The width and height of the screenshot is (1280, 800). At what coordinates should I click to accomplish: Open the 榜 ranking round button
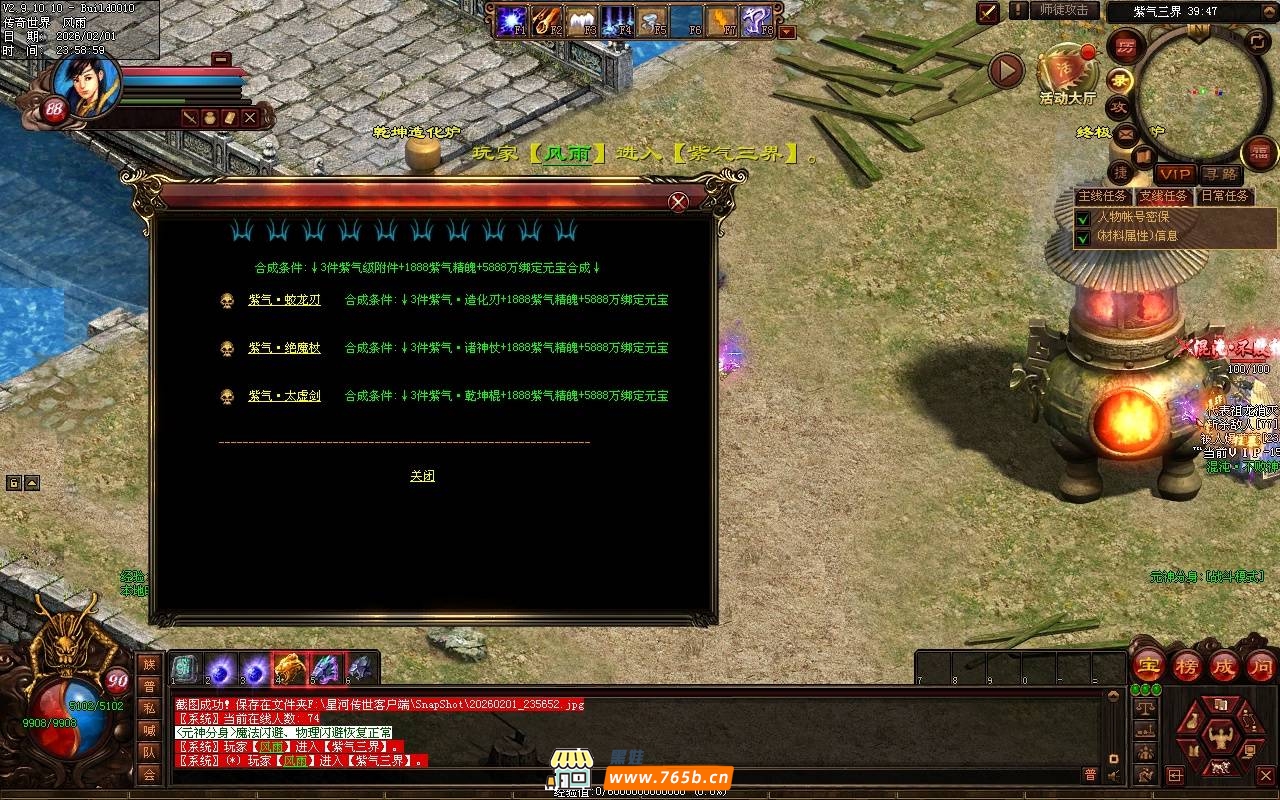[x=1187, y=667]
